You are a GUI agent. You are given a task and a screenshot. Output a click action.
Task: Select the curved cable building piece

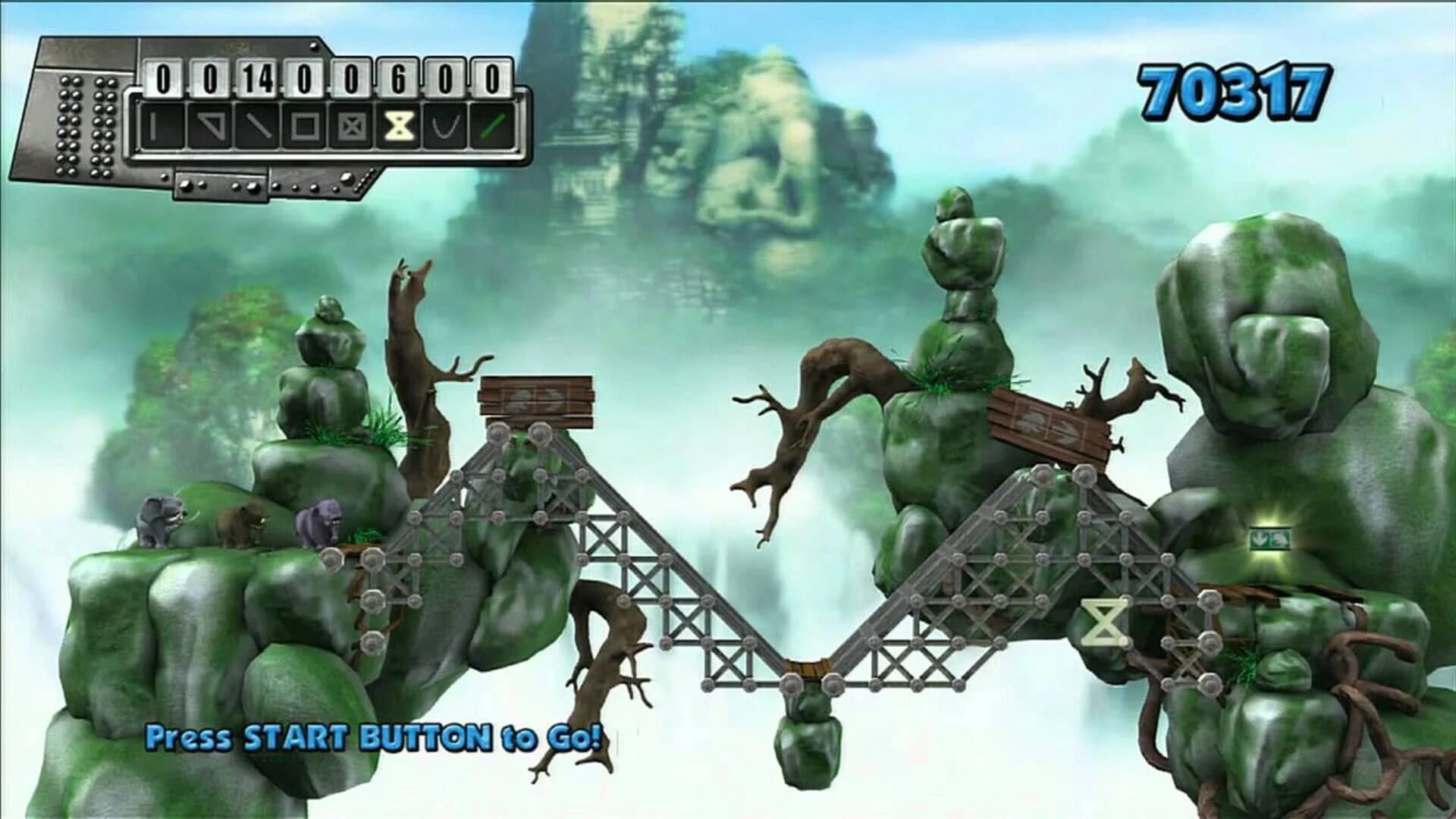(445, 126)
